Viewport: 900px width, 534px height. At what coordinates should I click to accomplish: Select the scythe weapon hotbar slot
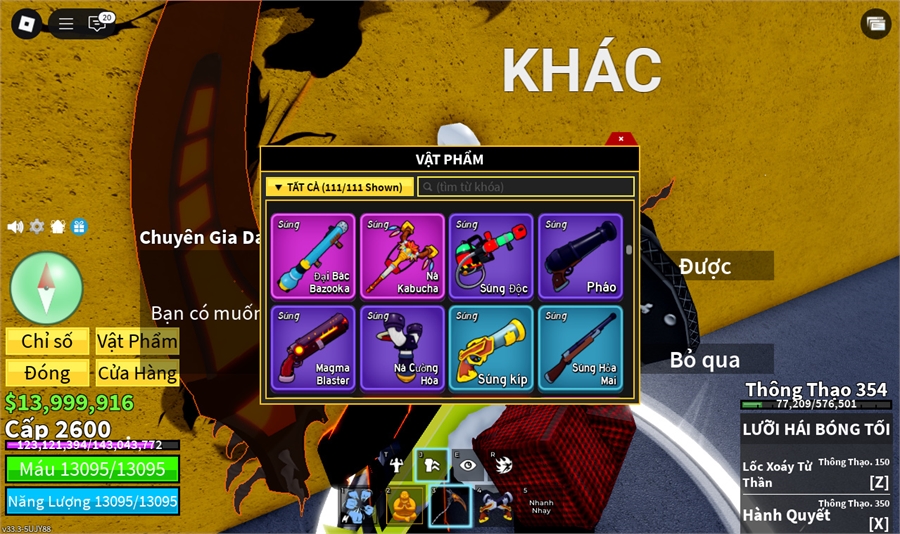449,505
